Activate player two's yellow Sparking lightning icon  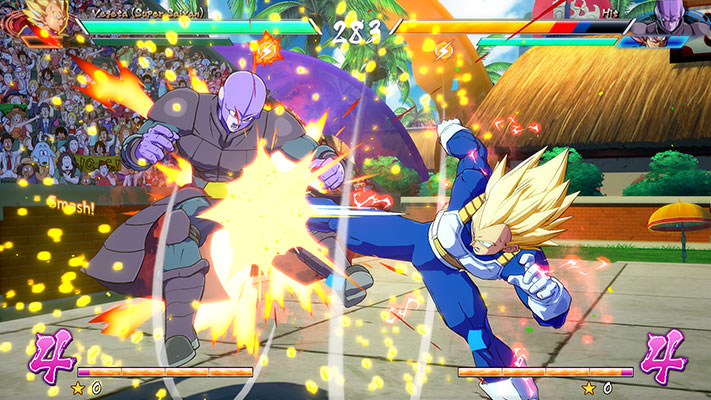(443, 48)
